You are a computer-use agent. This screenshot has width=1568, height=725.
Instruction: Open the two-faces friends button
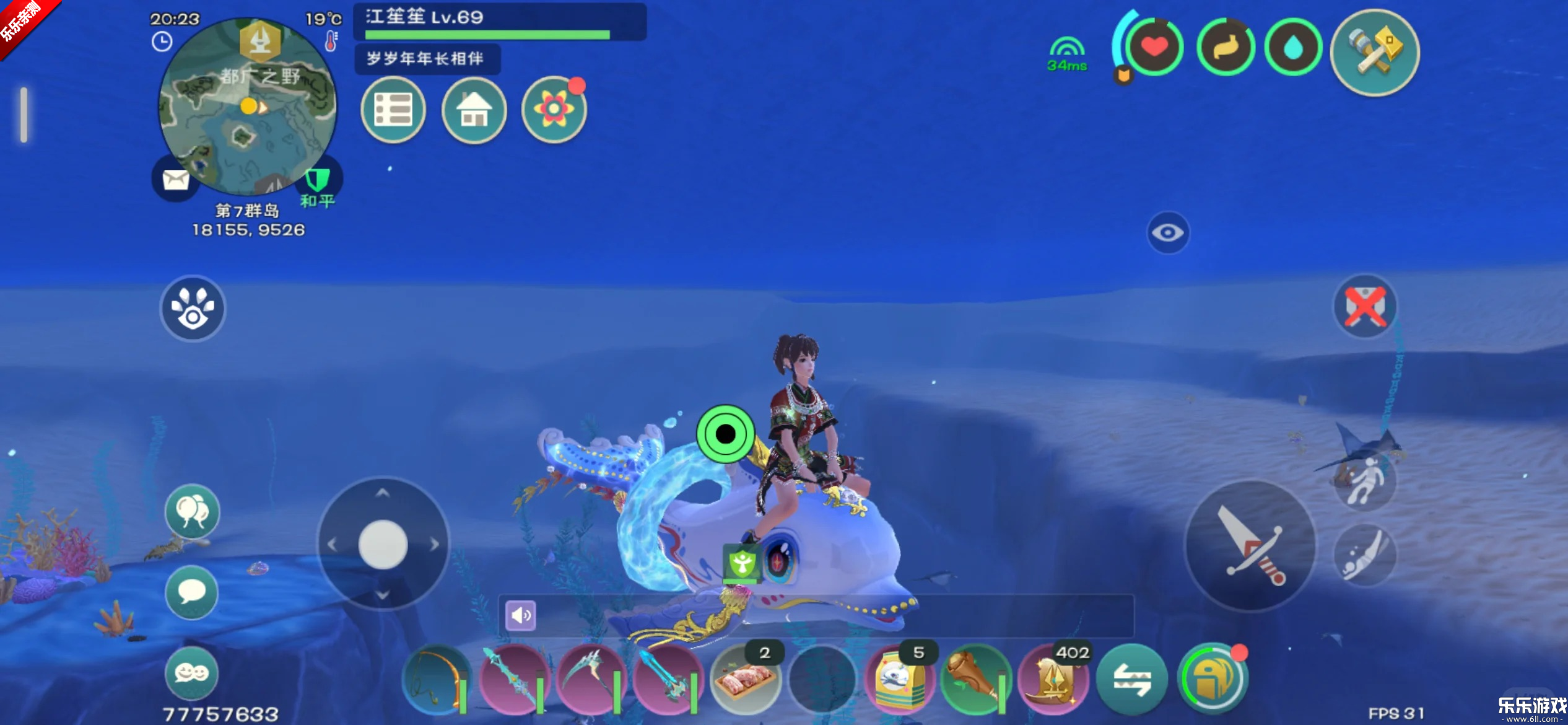pos(192,673)
